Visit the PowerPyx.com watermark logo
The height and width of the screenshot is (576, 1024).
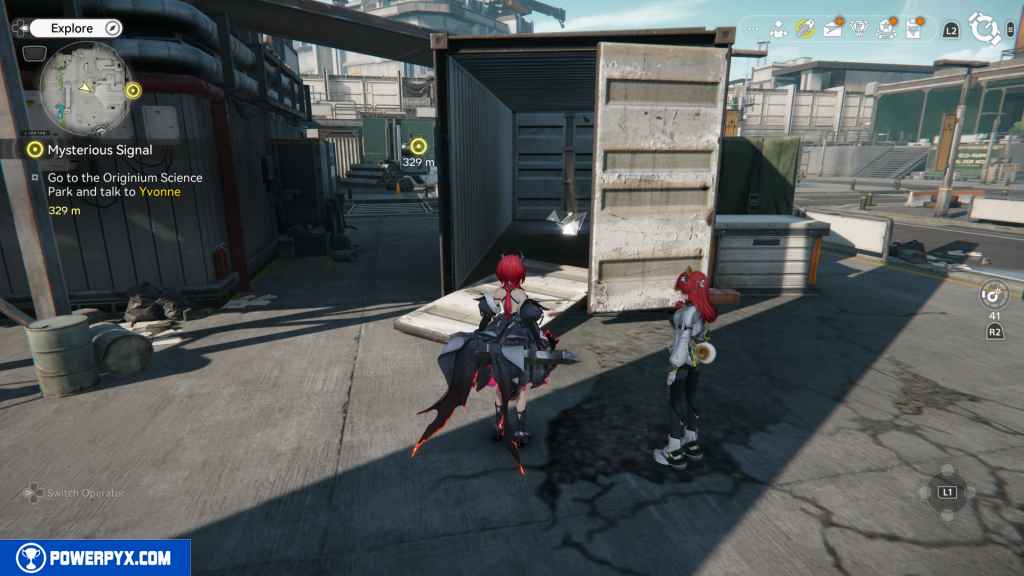click(x=95, y=558)
